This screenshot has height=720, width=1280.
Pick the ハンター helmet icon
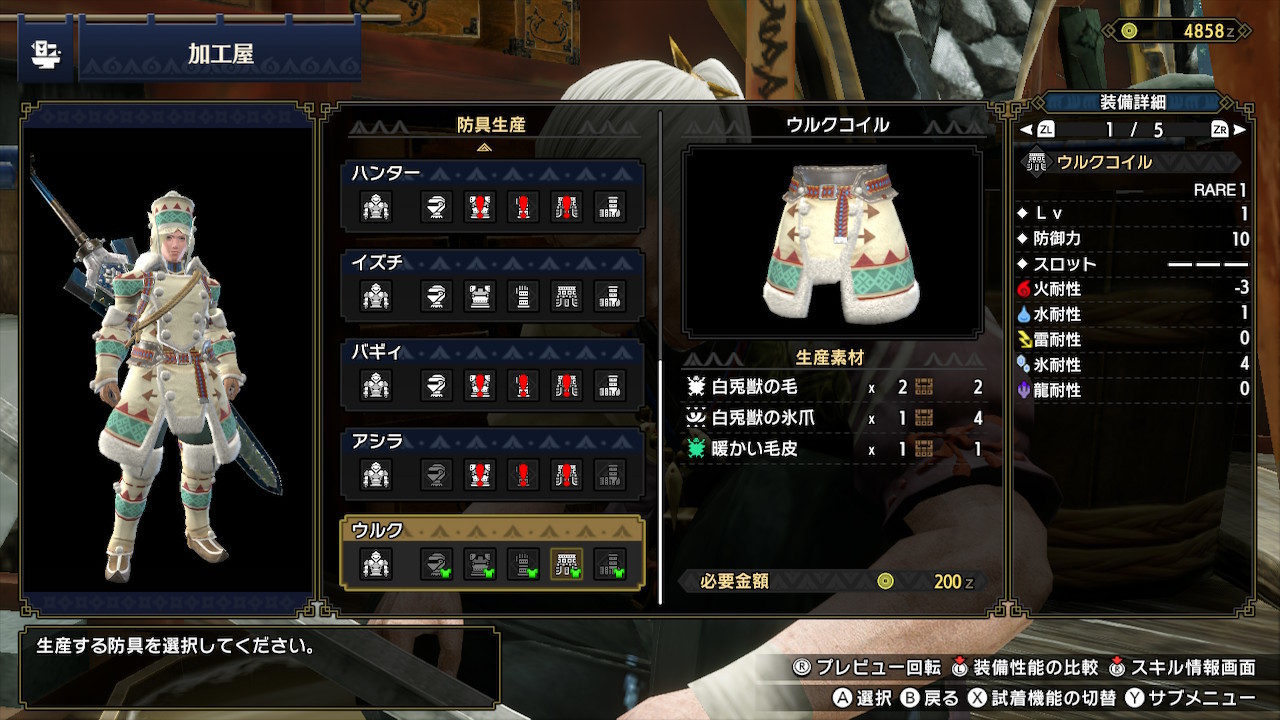(x=435, y=207)
